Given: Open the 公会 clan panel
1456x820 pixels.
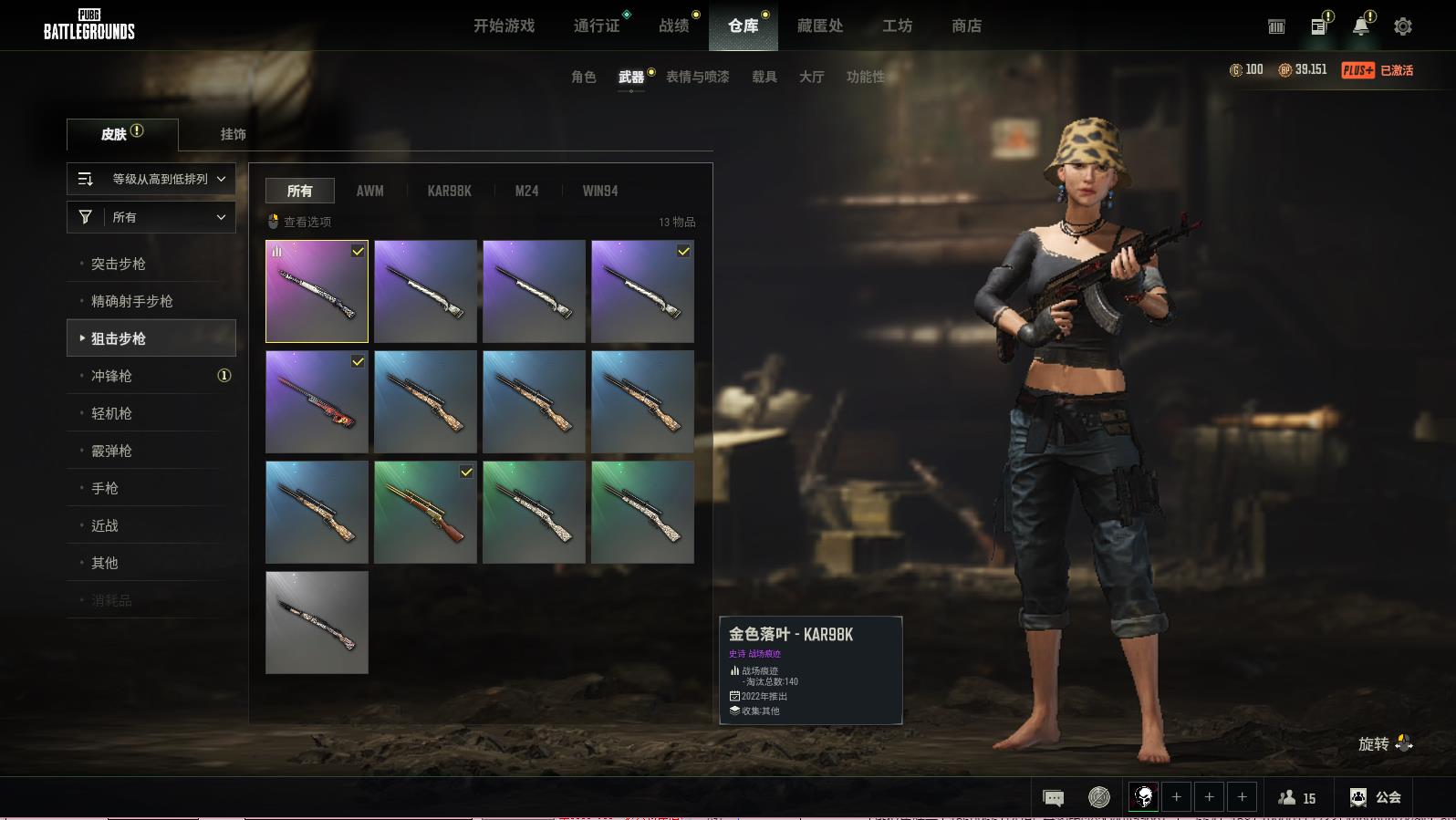Looking at the screenshot, I should click(x=1375, y=797).
